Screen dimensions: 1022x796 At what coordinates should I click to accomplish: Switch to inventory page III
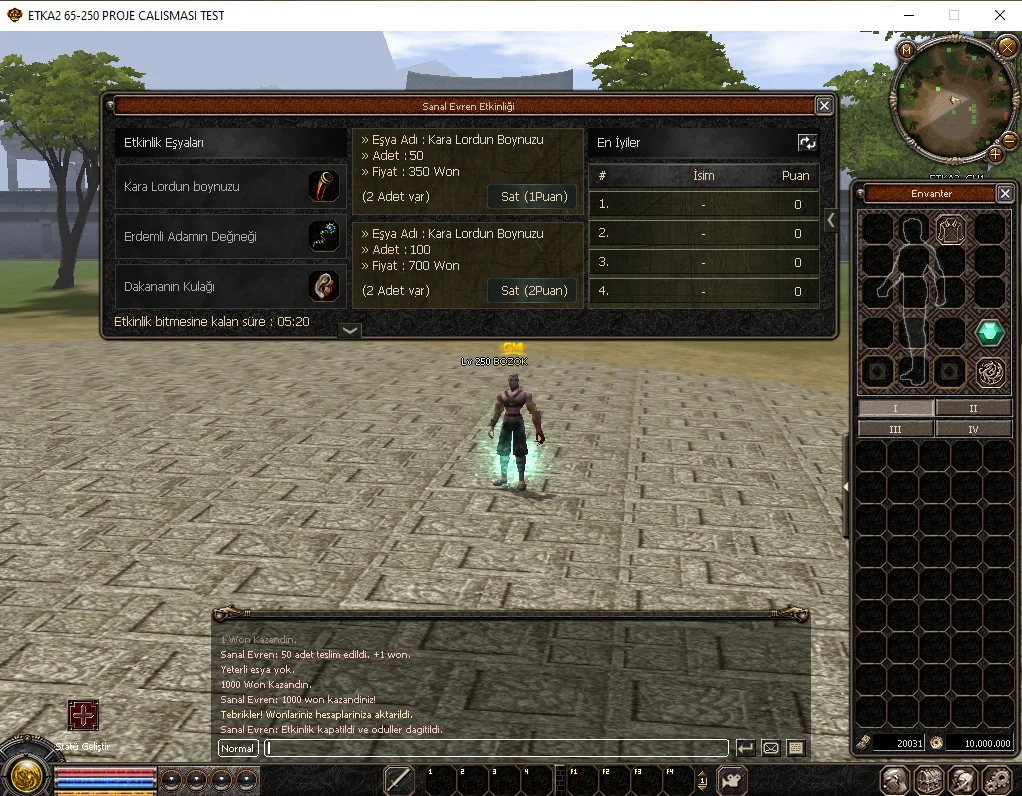895,429
